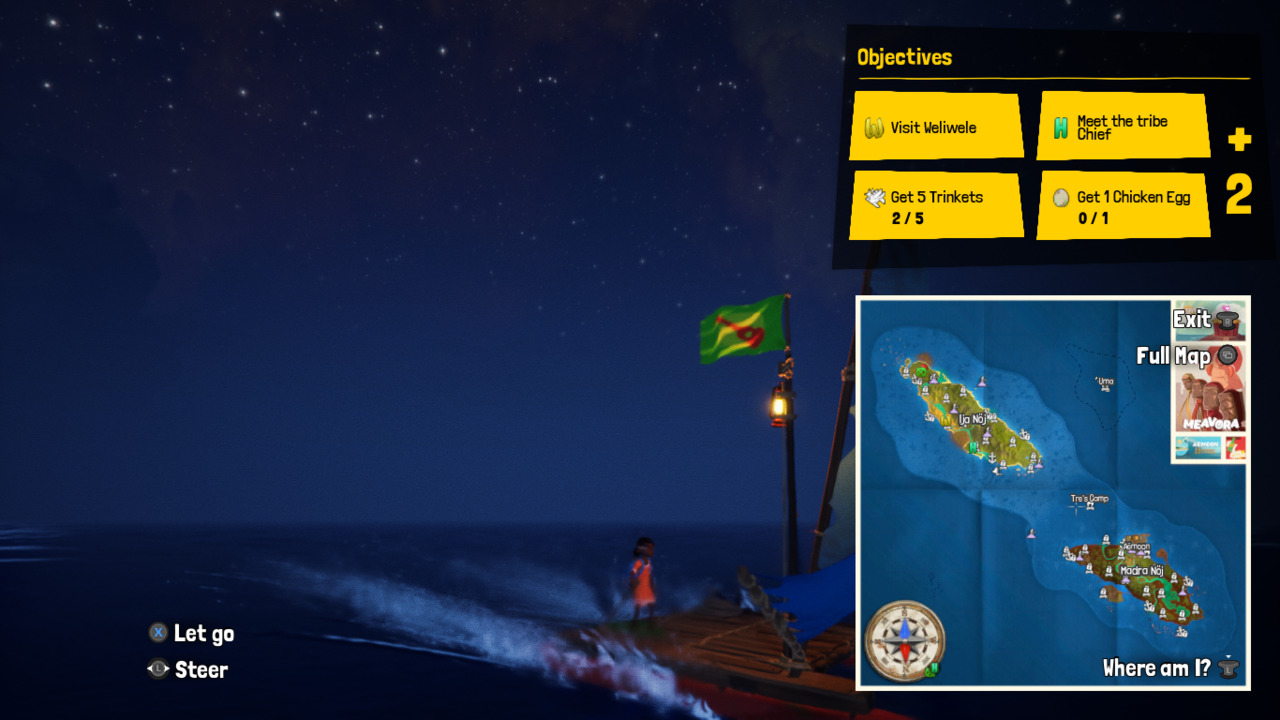Open the Meet the tribe Chief objective
1280x720 pixels.
pos(1123,127)
